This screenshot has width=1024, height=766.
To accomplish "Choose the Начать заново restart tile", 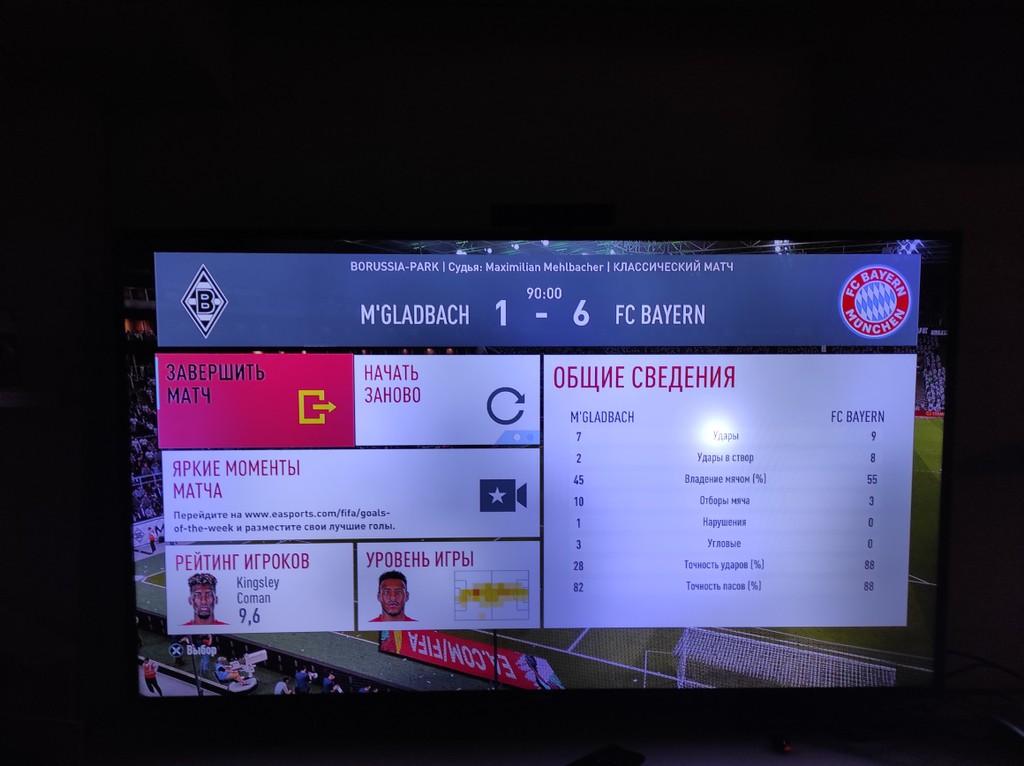I will point(446,400).
